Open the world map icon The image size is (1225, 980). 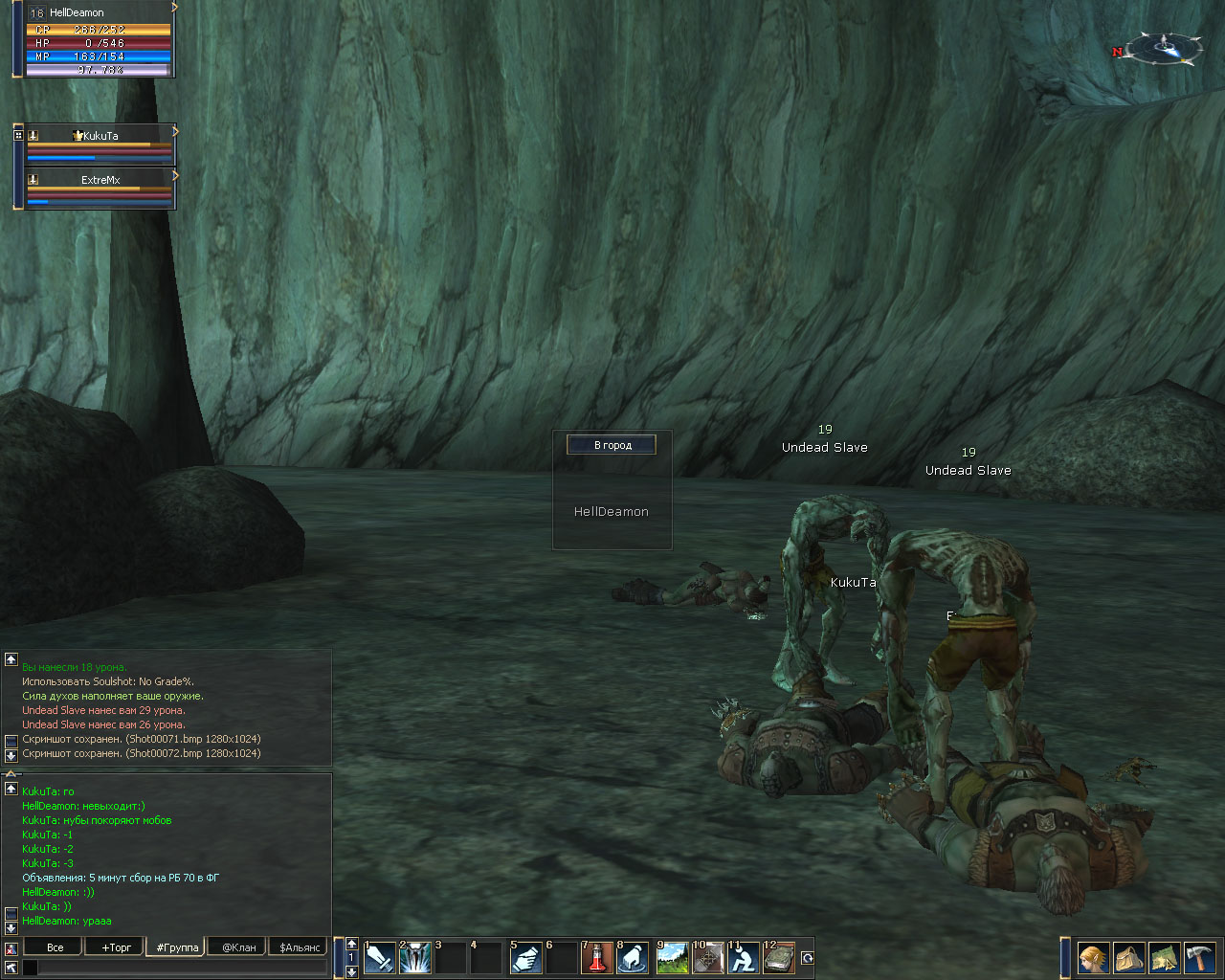click(1164, 957)
